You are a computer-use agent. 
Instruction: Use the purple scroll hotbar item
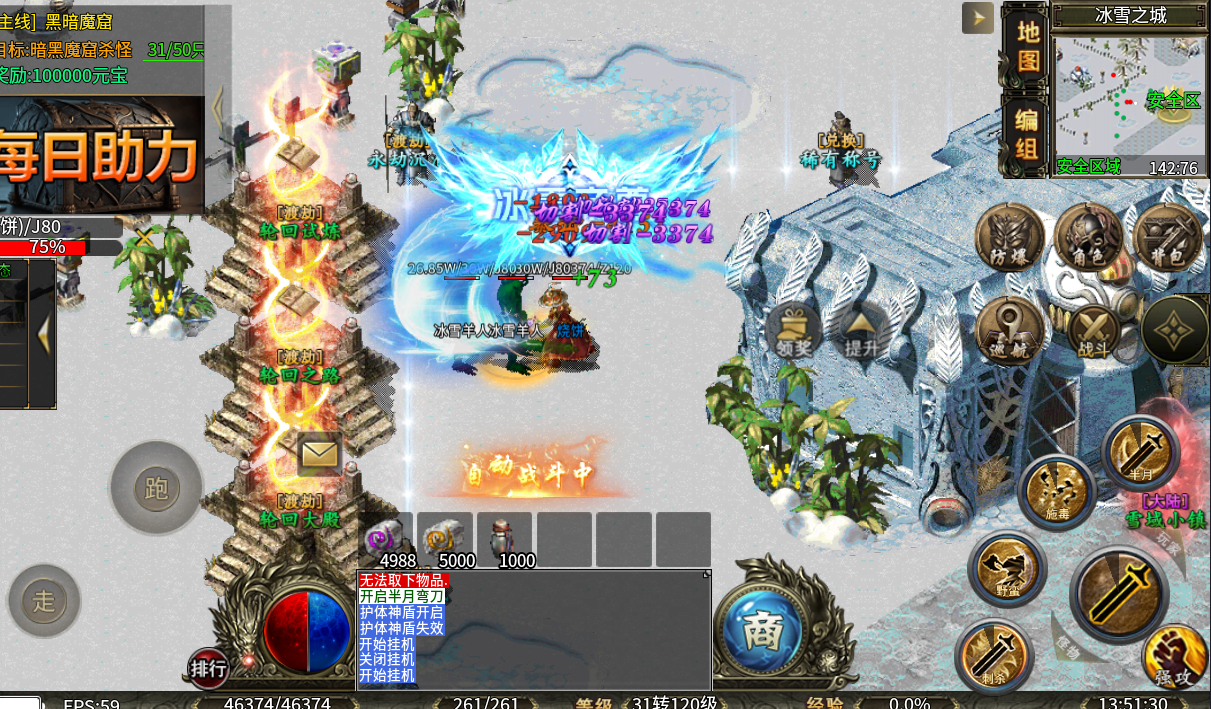point(385,540)
